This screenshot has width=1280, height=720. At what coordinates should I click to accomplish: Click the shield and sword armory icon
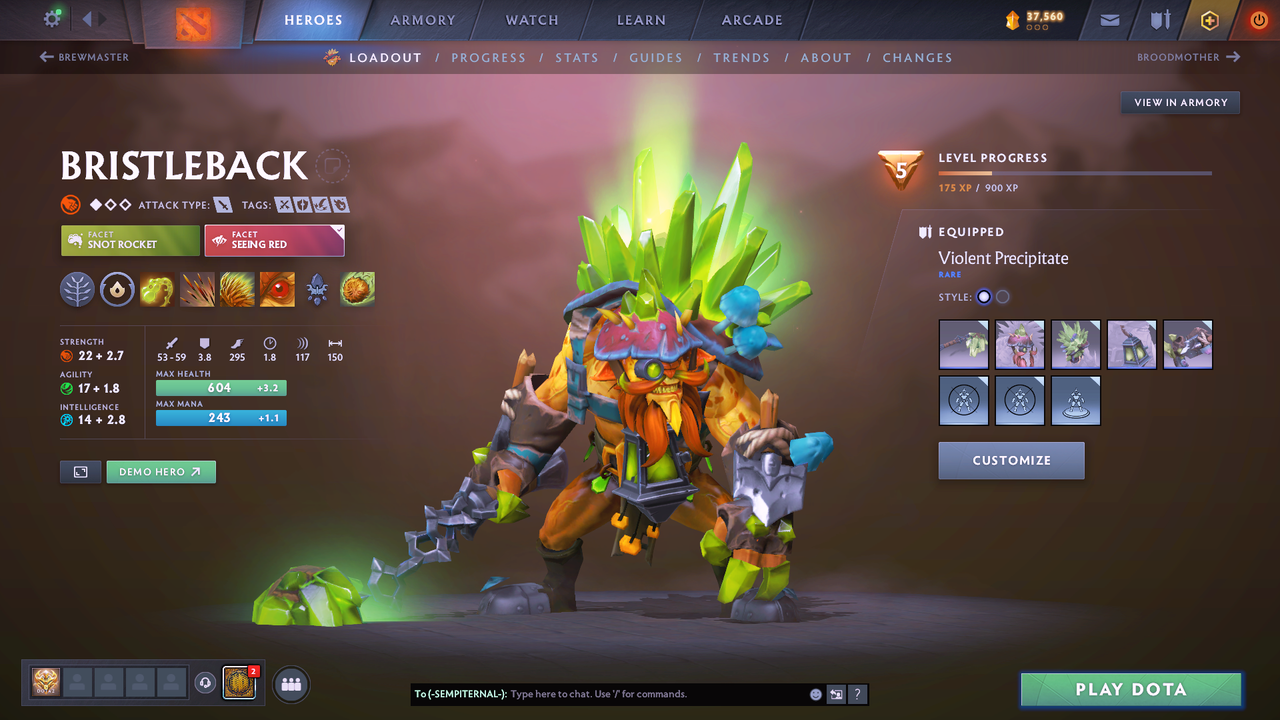click(x=1159, y=19)
